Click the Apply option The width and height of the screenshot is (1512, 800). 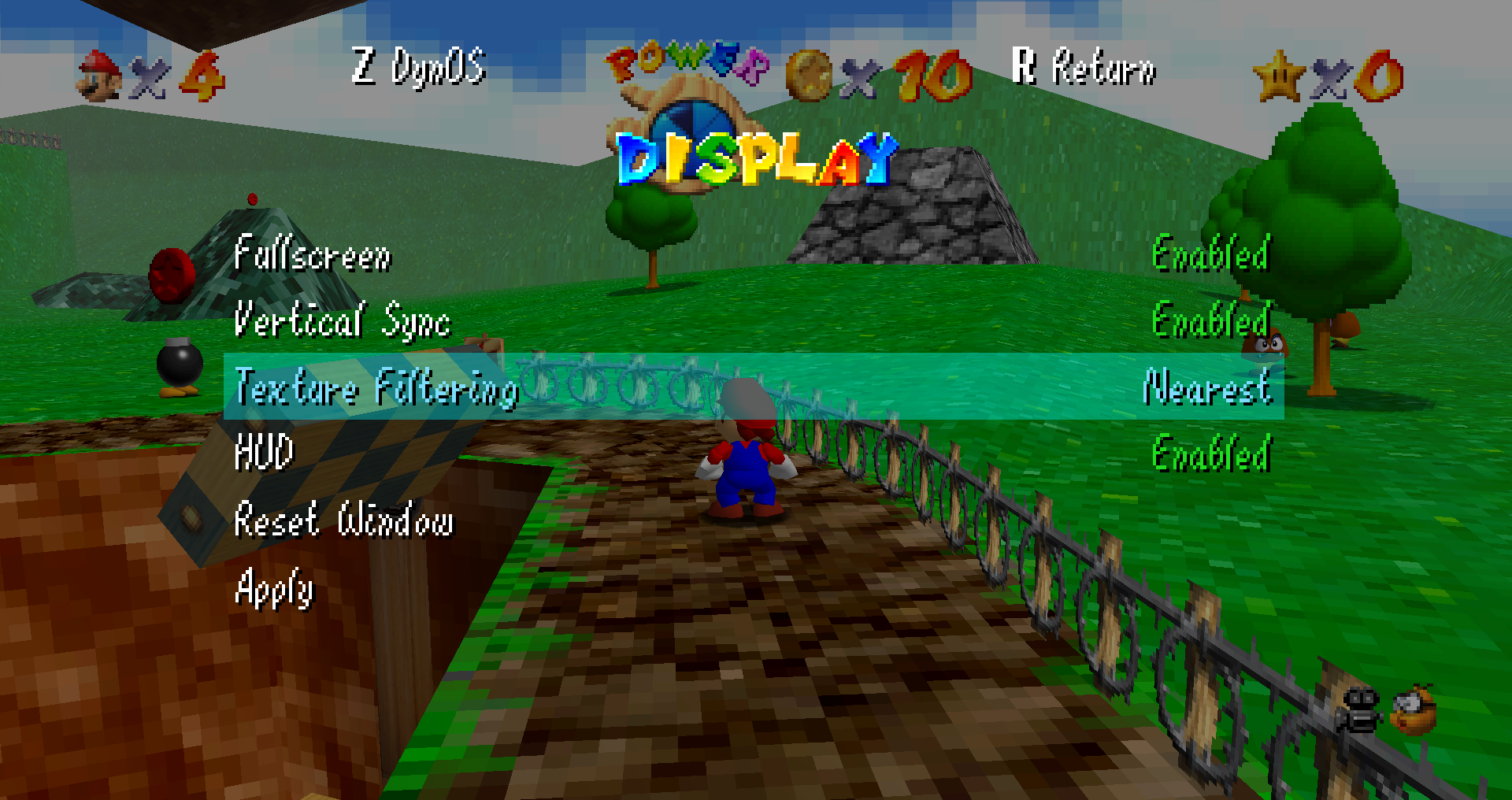pyautogui.click(x=274, y=587)
